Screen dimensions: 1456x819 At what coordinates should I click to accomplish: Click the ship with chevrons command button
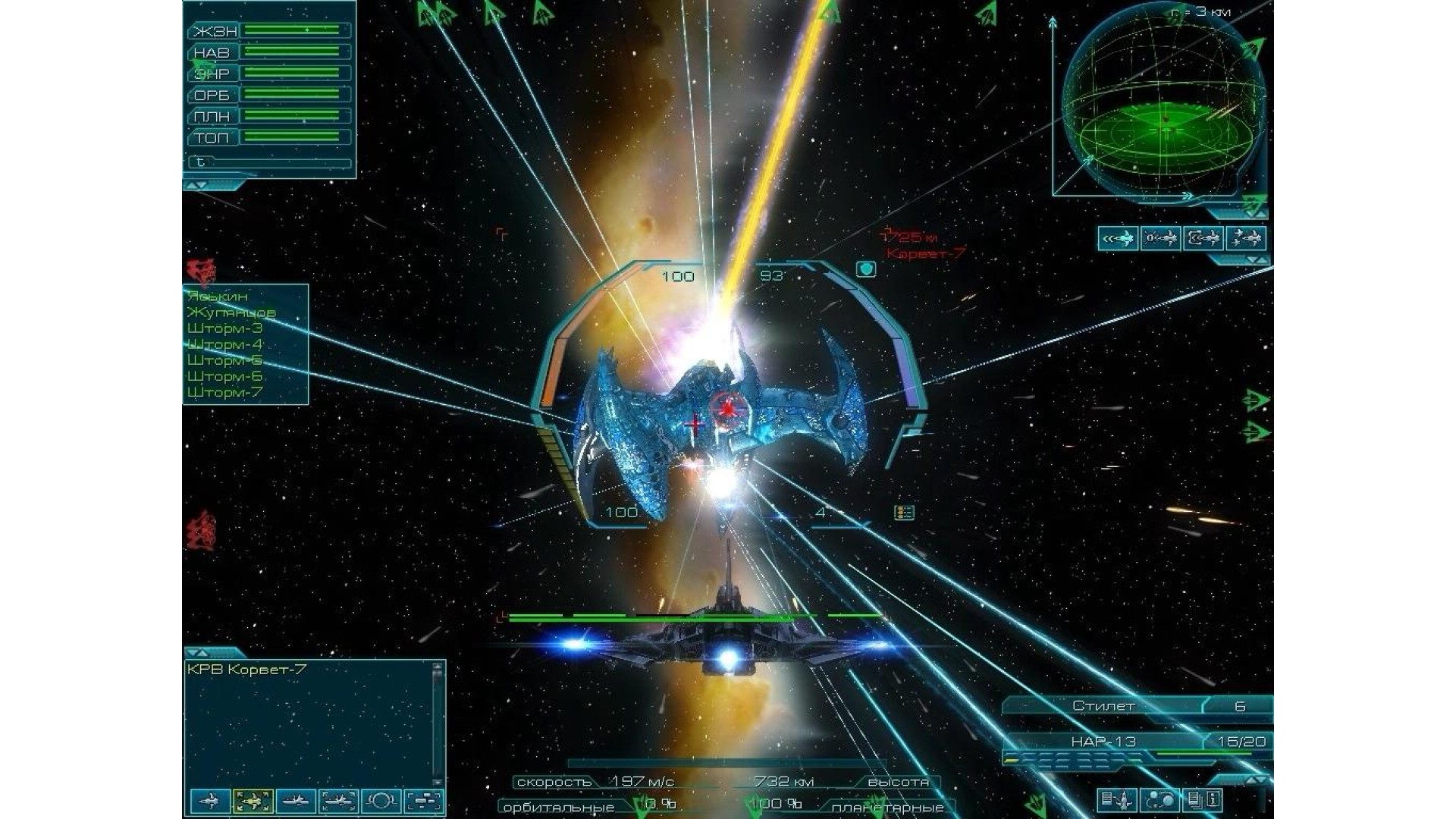[x=1118, y=239]
